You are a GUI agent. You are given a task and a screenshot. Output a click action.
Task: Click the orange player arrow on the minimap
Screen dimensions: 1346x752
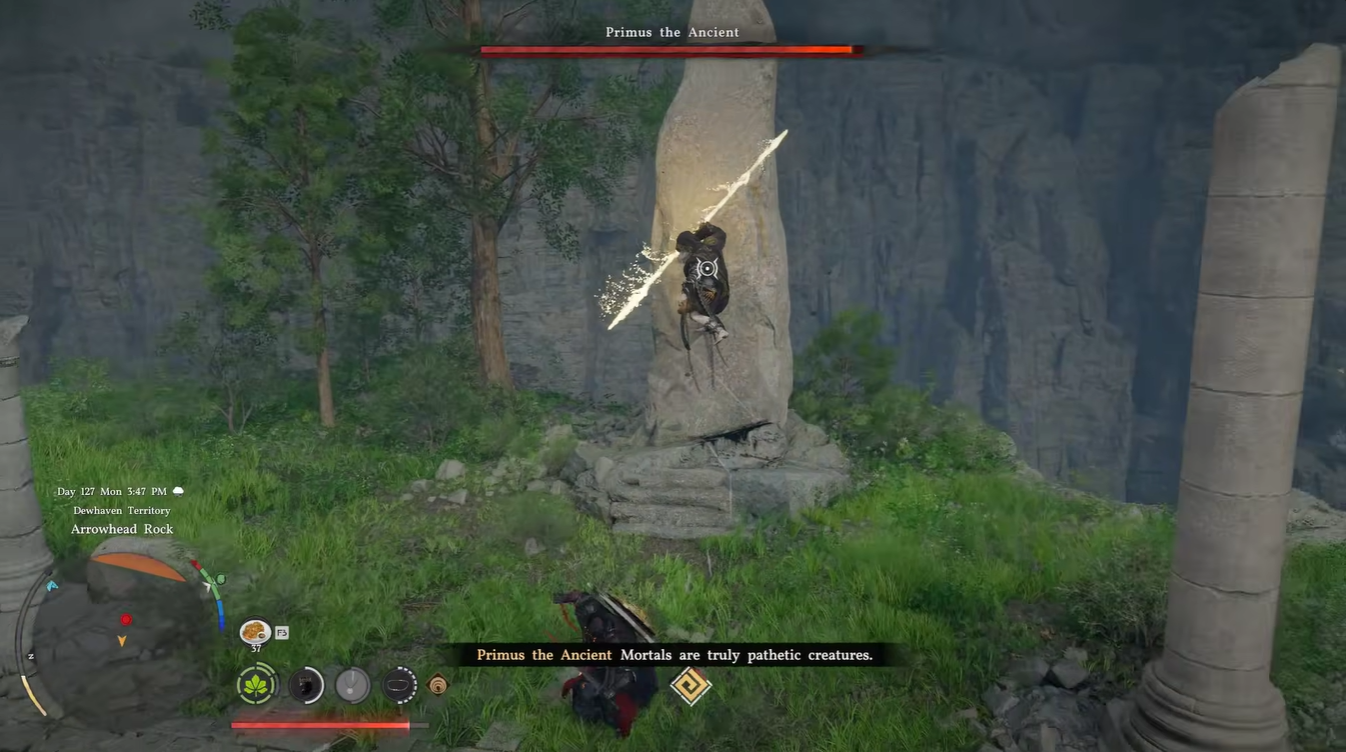[121, 640]
